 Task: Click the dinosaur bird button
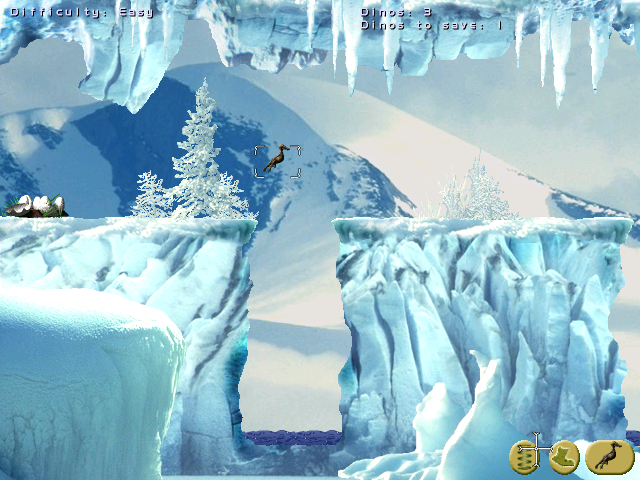pos(608,456)
